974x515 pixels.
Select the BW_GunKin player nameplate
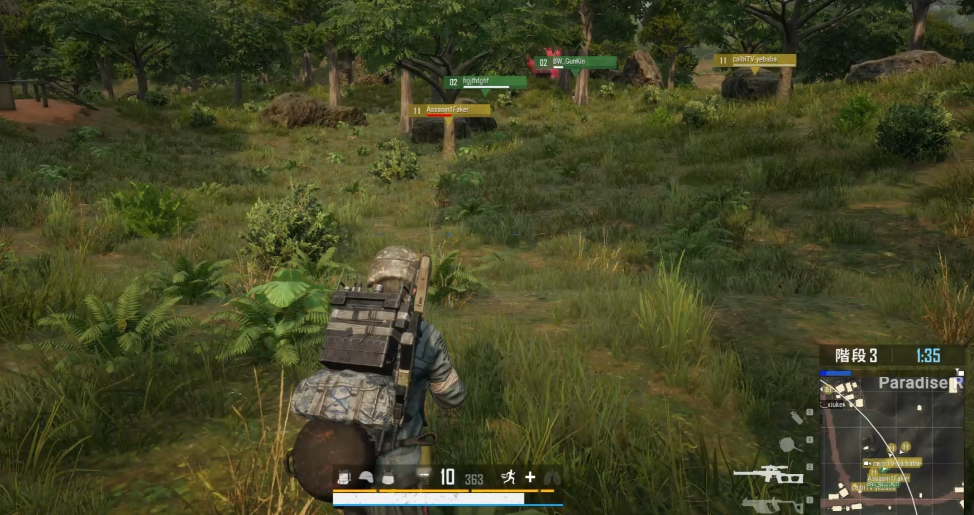[573, 62]
